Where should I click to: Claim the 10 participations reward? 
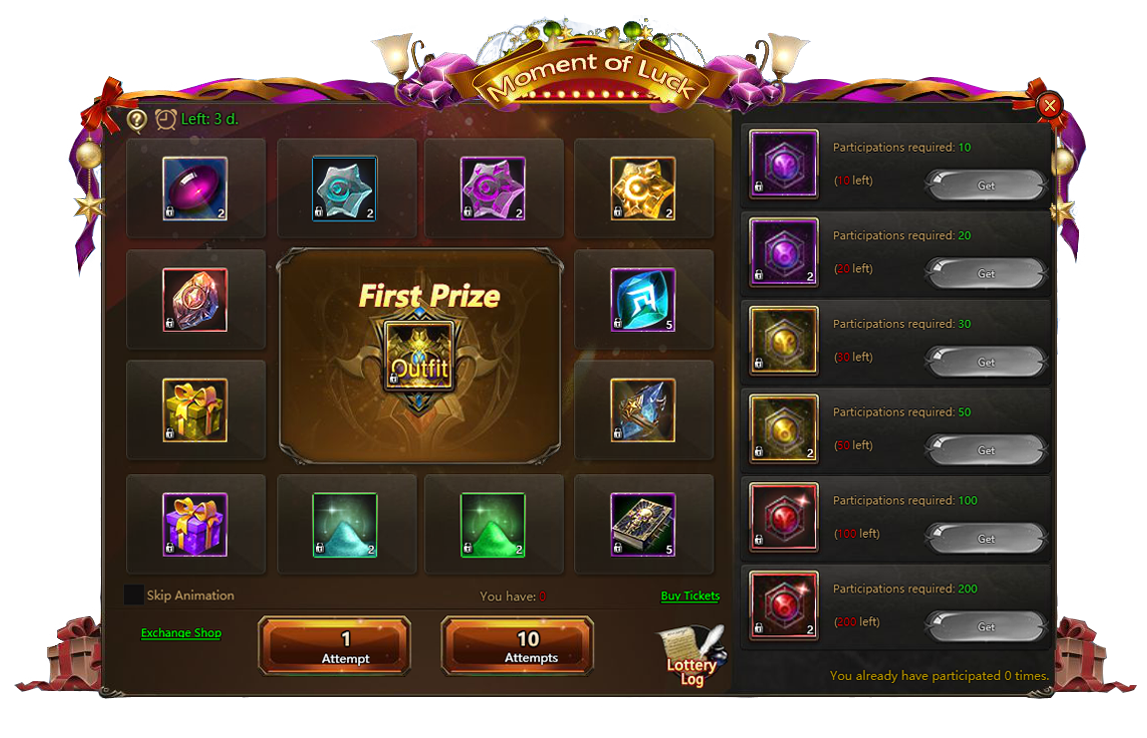(986, 186)
